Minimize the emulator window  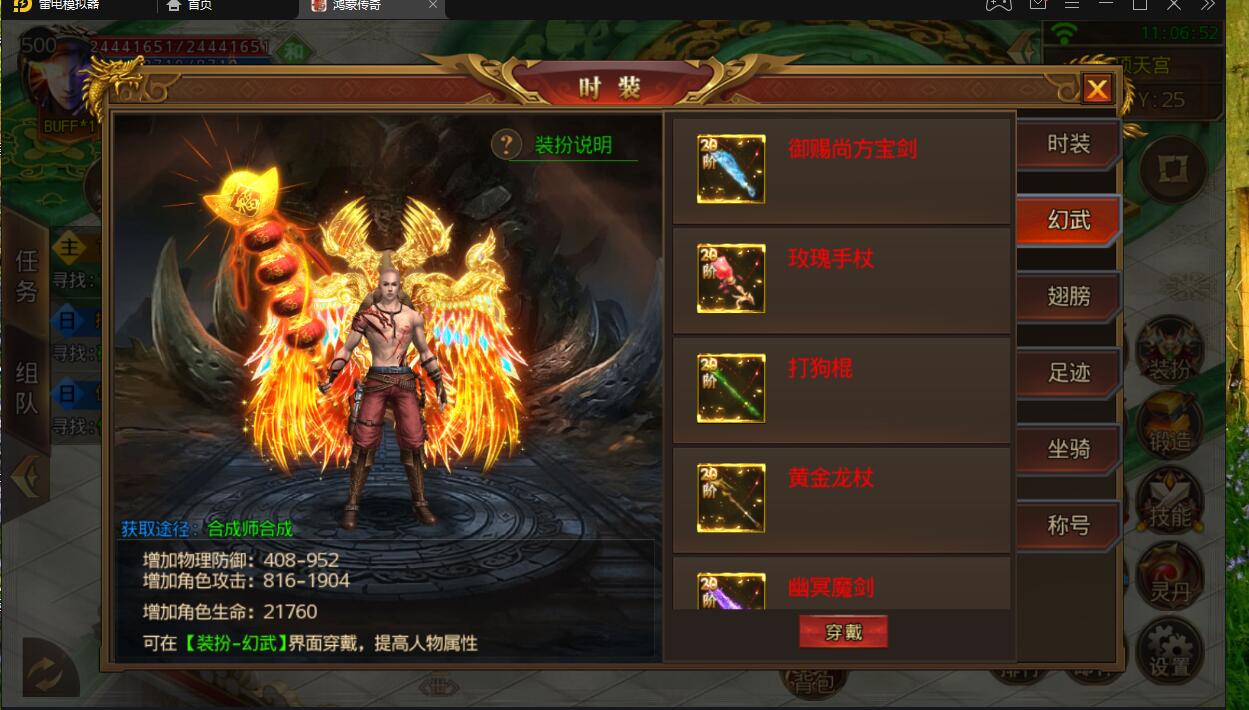pos(1105,5)
